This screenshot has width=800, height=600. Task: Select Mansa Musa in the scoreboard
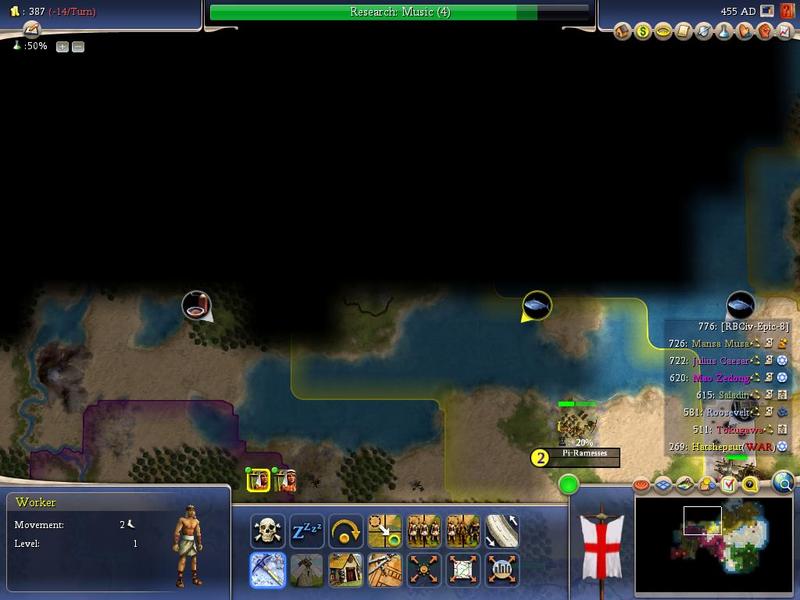(x=718, y=343)
